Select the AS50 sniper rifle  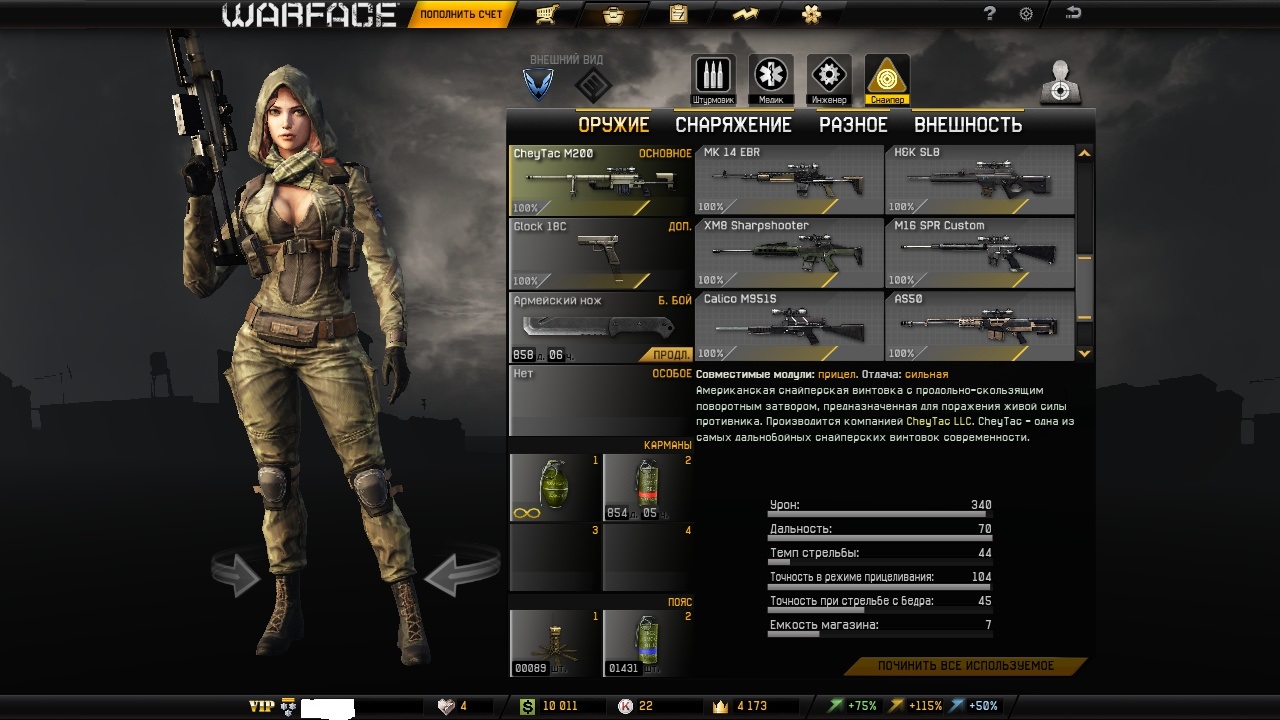tap(979, 326)
